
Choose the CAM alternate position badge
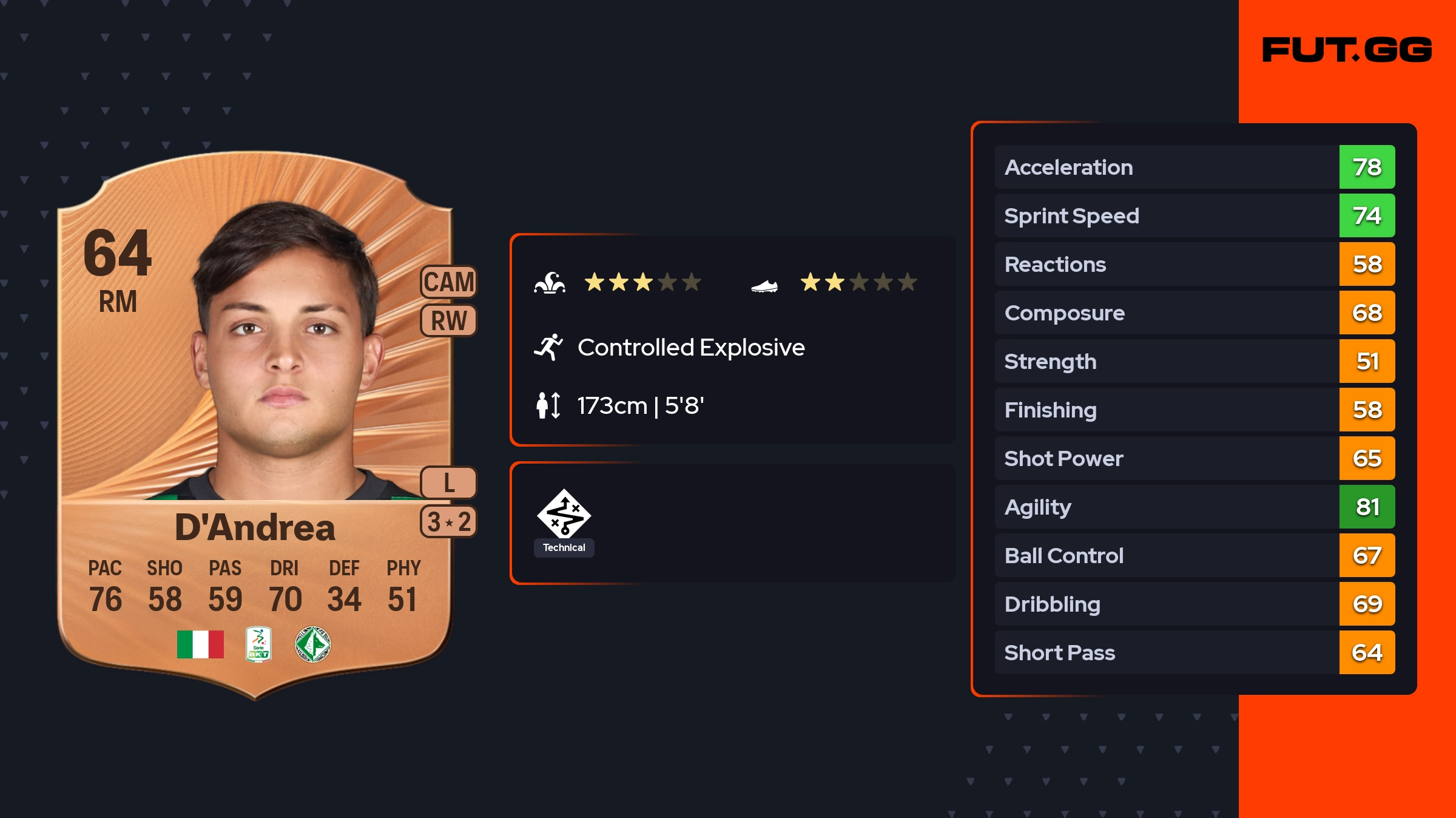449,282
